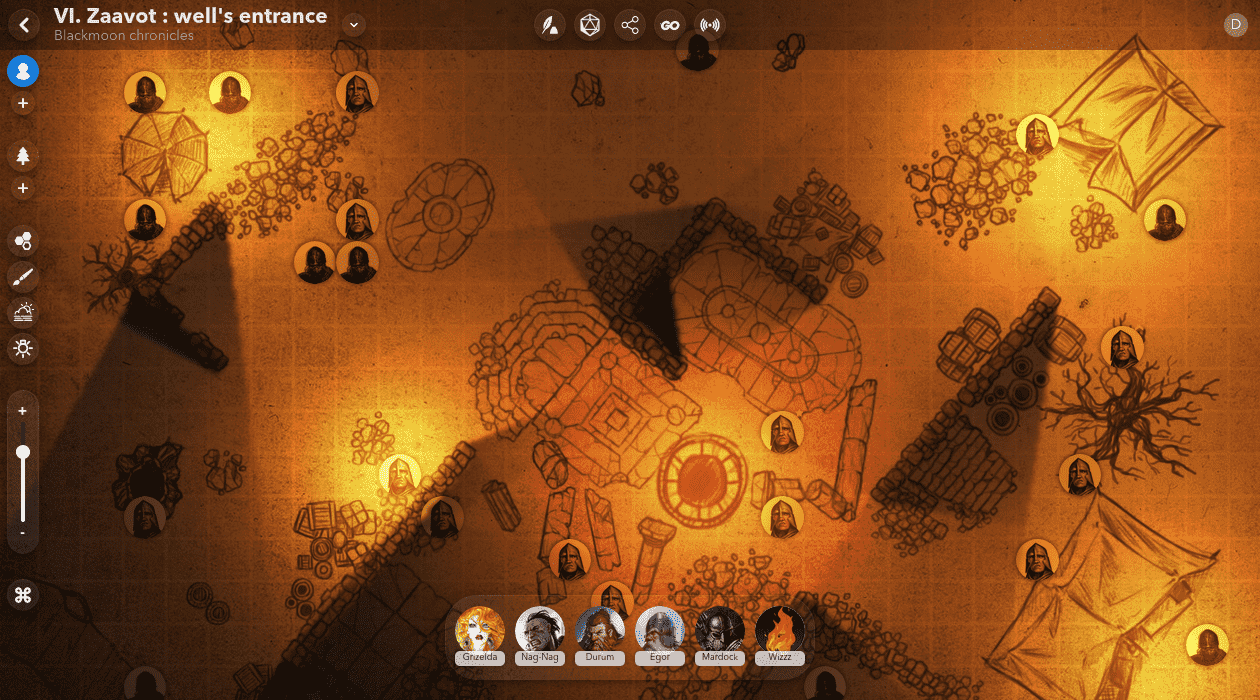
Task: Expand the scene title dropdown arrow
Action: (353, 24)
